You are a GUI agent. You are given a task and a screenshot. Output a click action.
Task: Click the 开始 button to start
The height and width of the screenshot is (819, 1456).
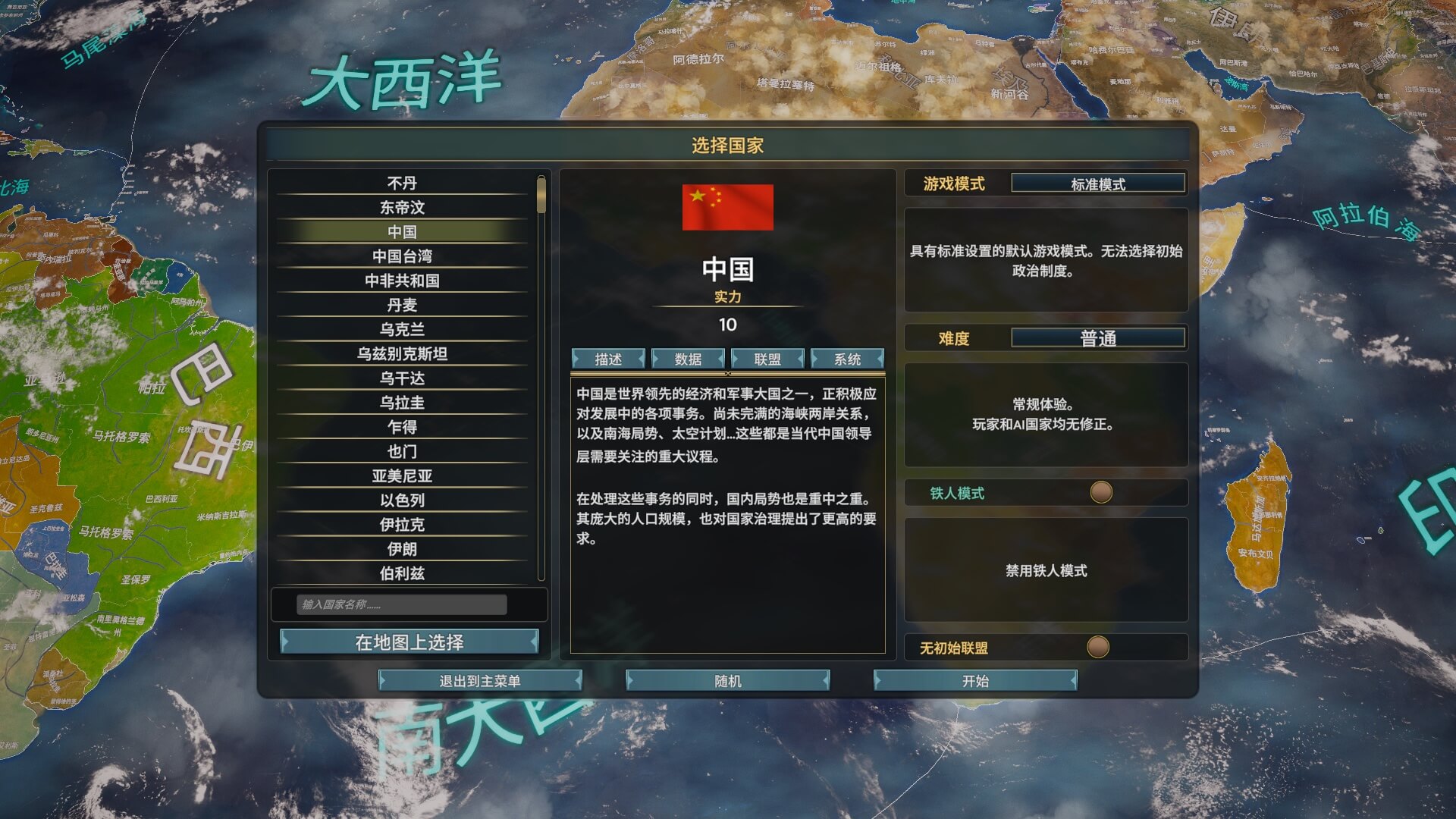click(x=975, y=681)
